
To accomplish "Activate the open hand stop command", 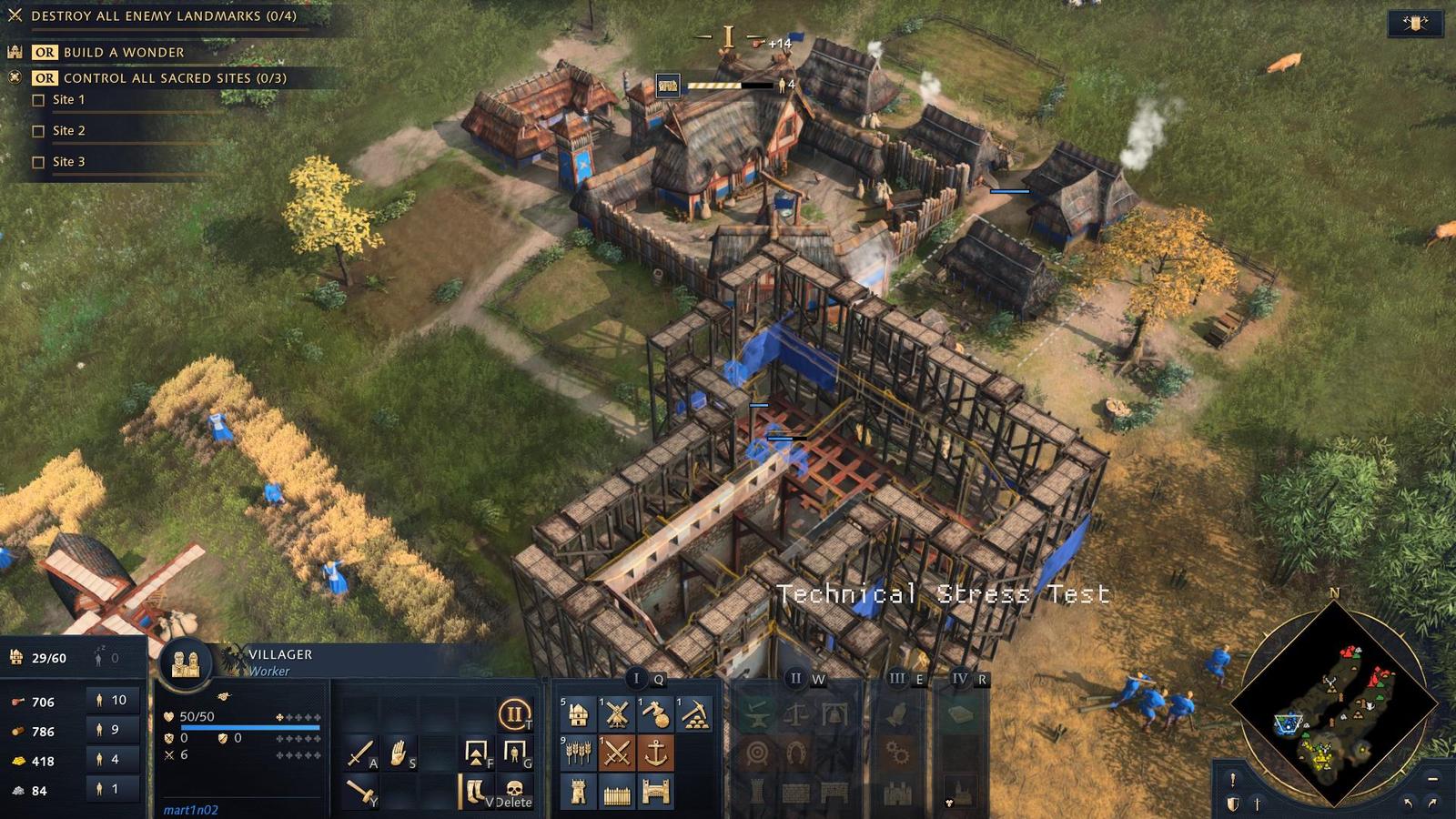I will 398,753.
